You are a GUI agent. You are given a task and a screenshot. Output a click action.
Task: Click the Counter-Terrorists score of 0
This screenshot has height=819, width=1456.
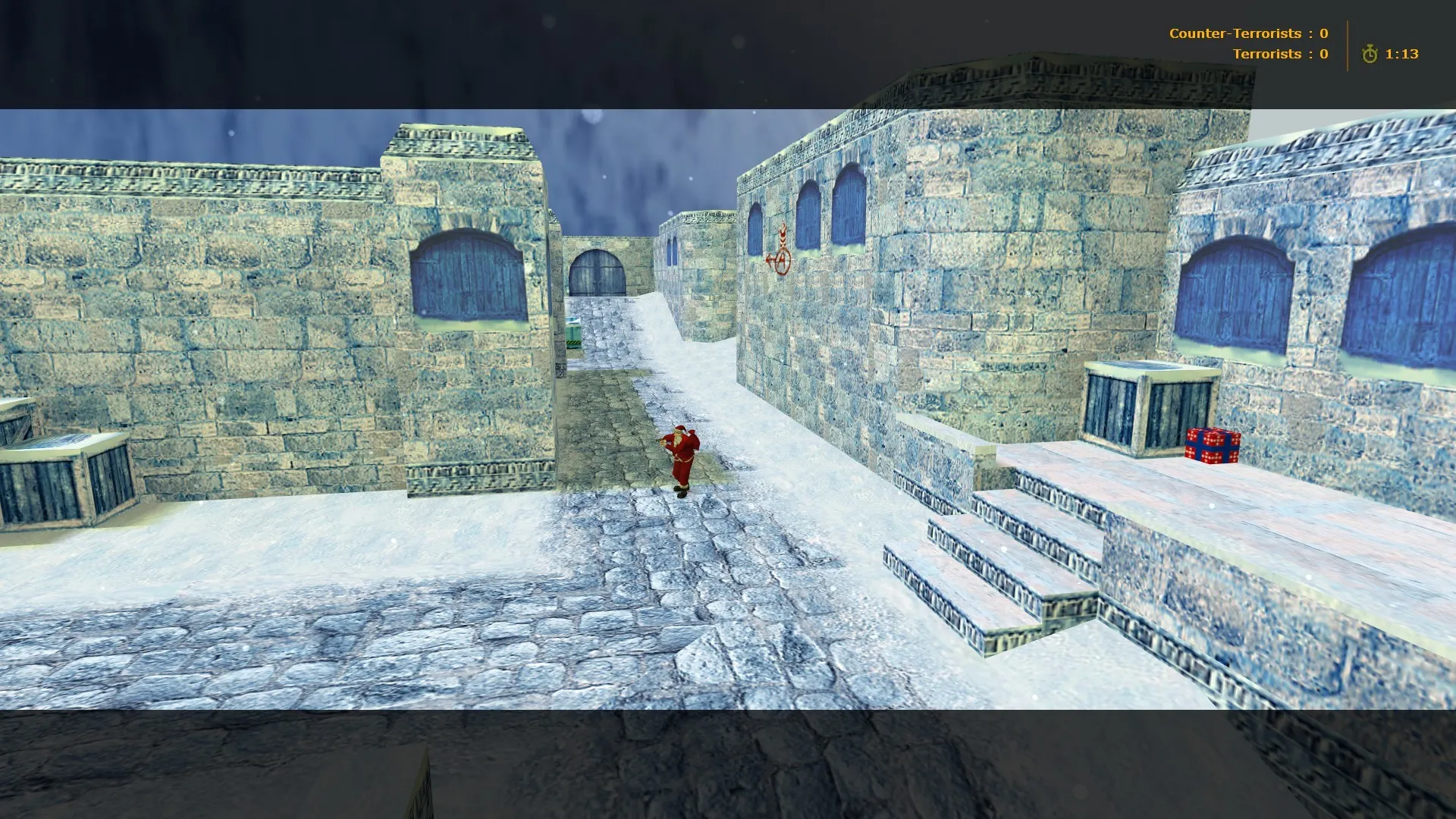tap(1323, 33)
